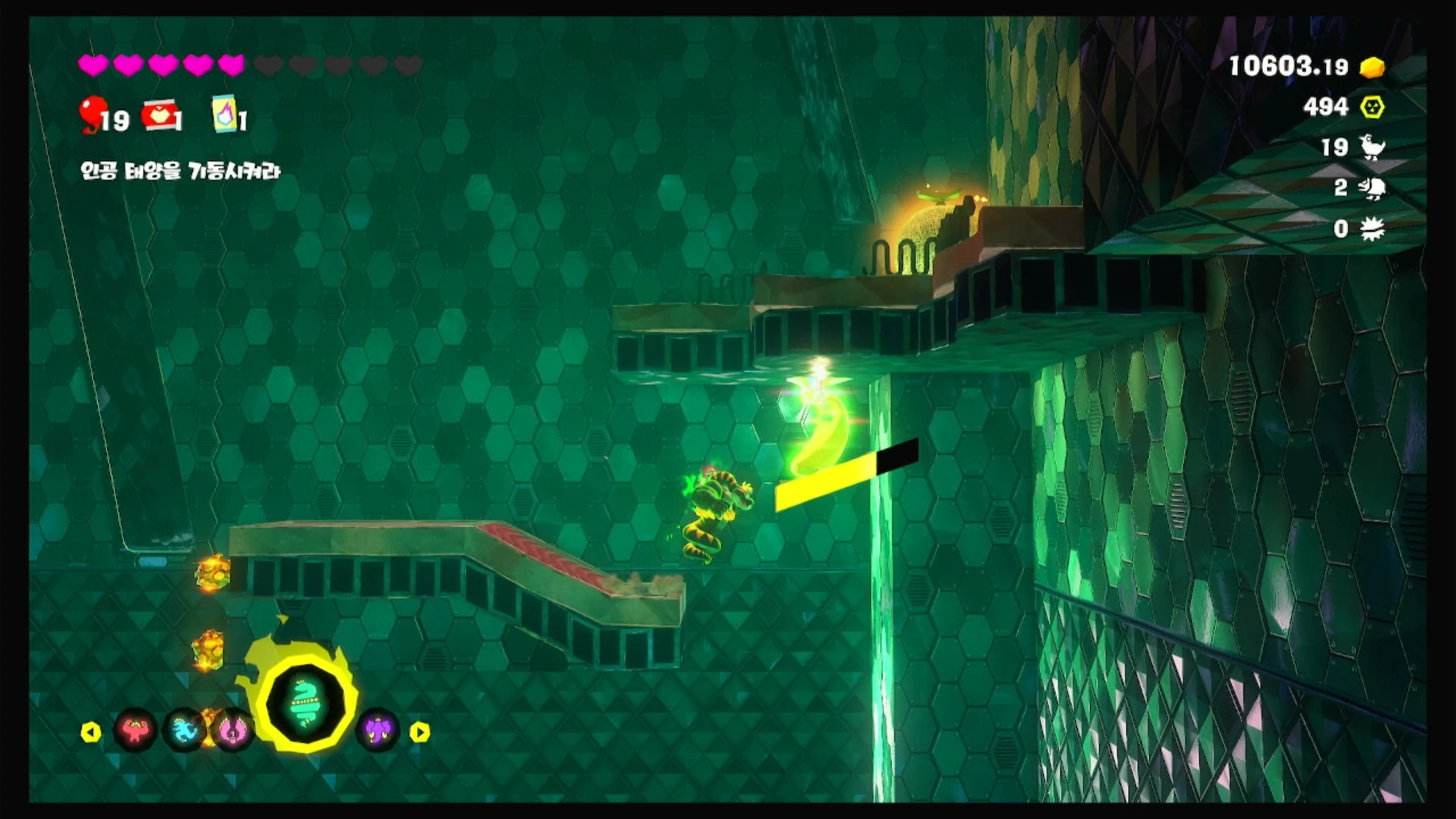
Task: Select the red Kong Bananza transformation
Action: coord(135,731)
